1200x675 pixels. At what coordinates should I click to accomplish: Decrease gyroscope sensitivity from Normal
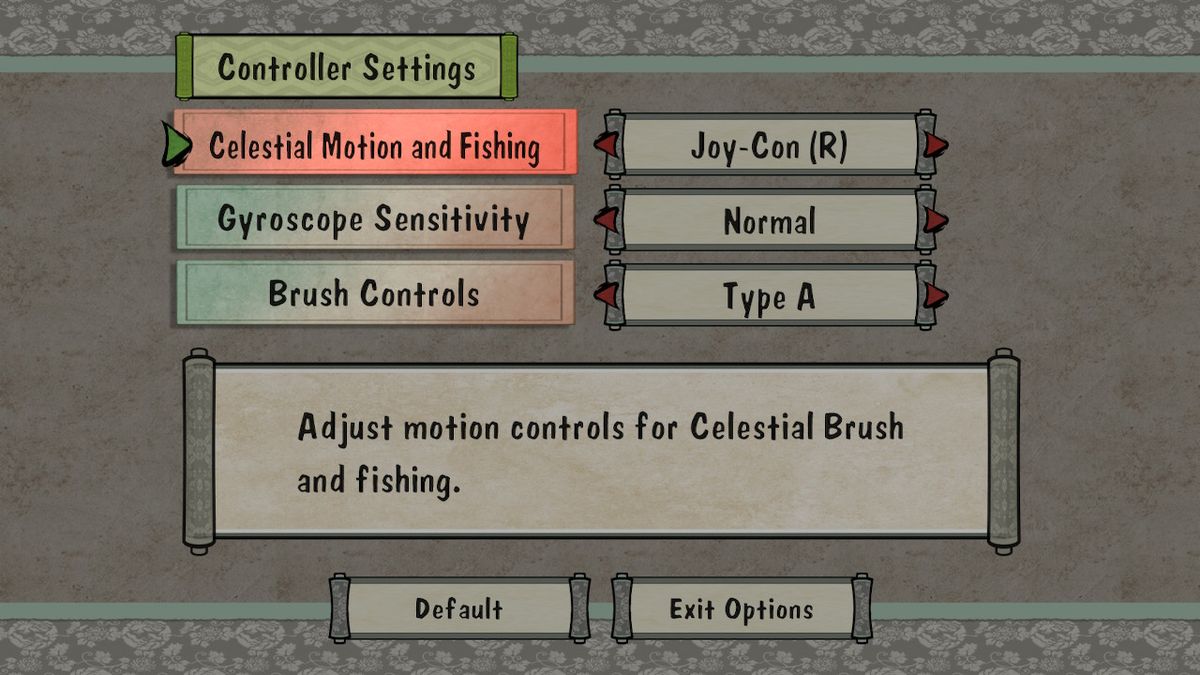(605, 220)
